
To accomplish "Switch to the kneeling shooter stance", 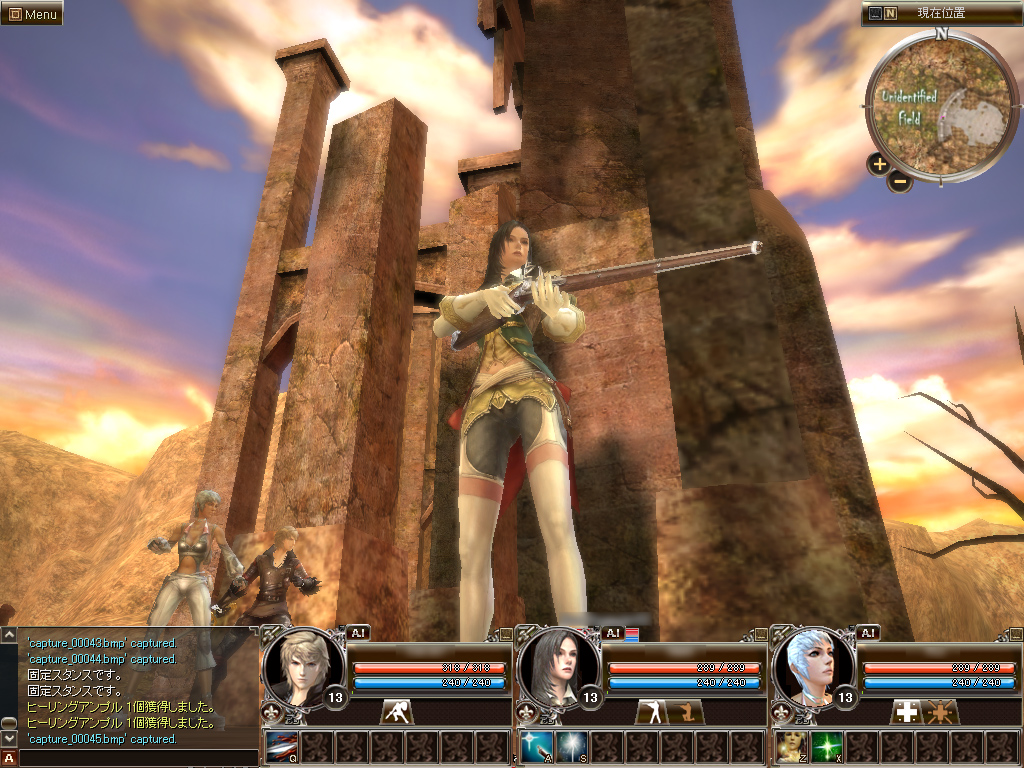I will click(689, 712).
